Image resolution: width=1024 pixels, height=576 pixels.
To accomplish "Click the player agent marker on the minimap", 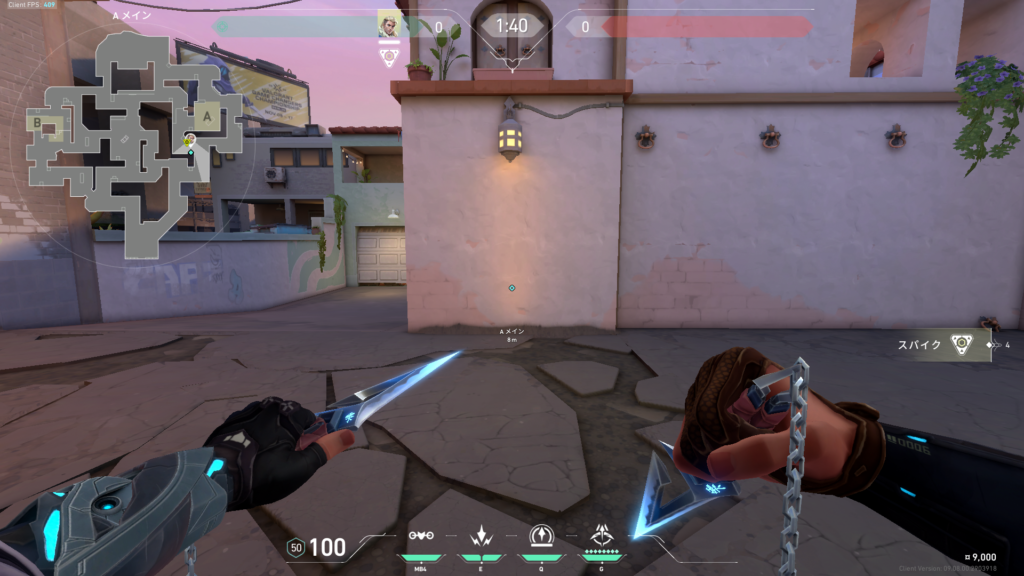I will pos(190,141).
